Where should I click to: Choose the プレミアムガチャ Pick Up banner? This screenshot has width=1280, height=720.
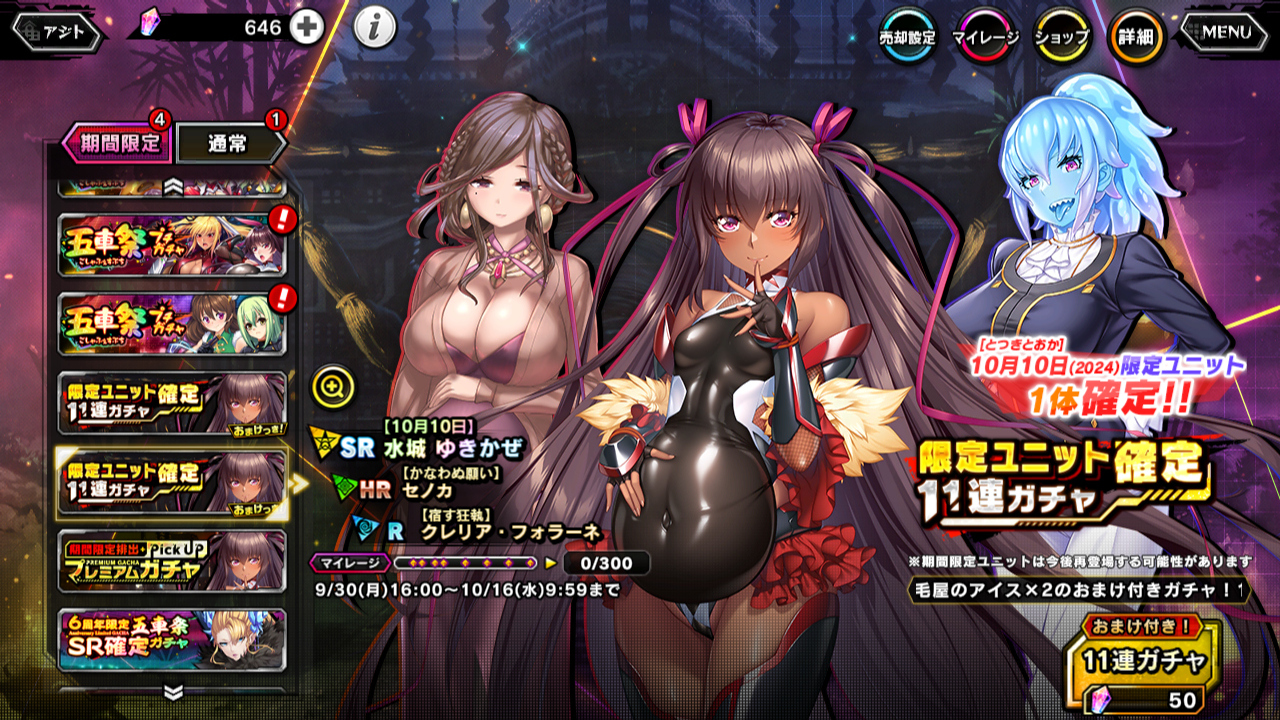172,560
